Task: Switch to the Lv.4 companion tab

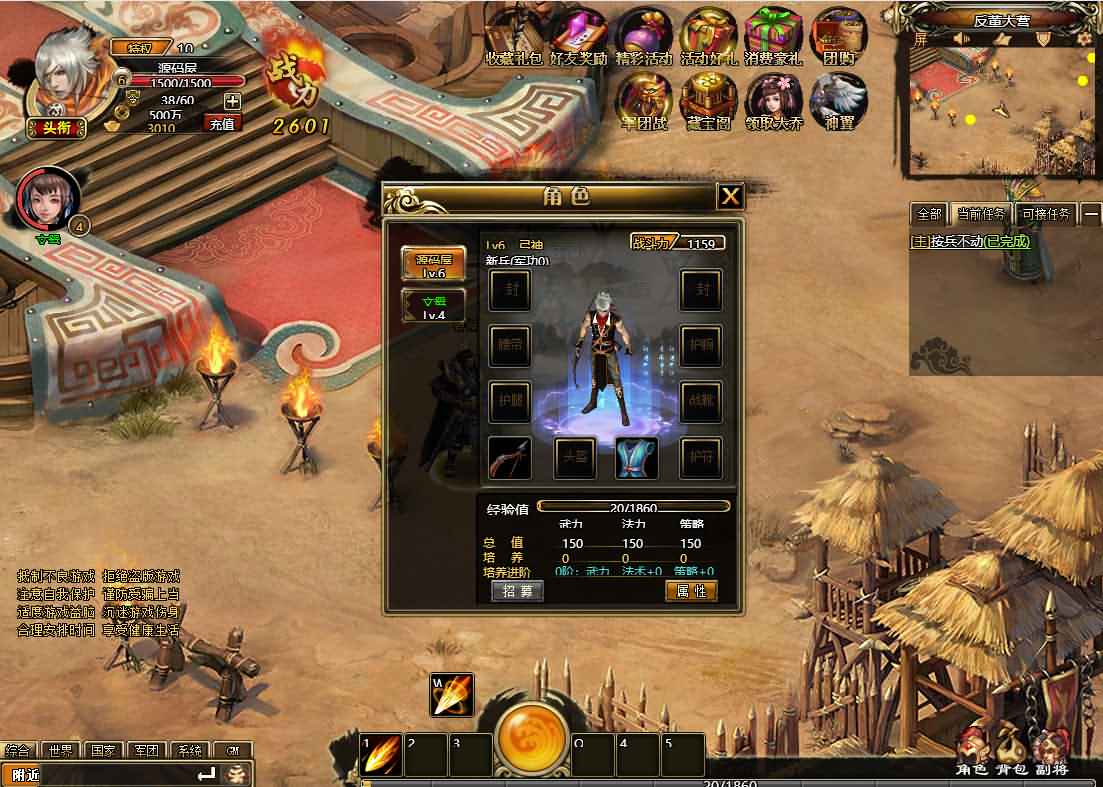Action: 433,306
